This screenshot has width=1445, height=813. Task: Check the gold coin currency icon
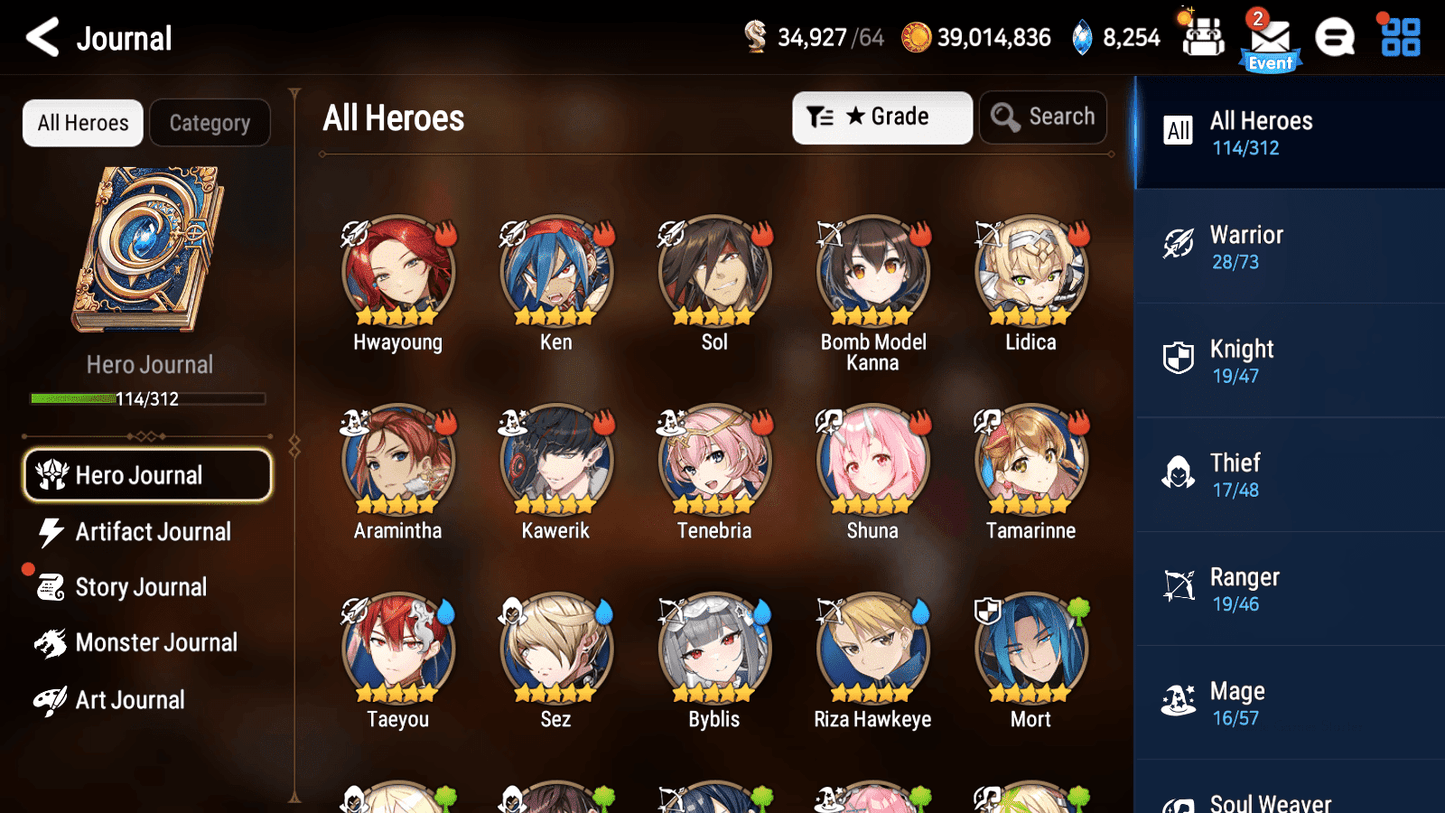pos(917,36)
